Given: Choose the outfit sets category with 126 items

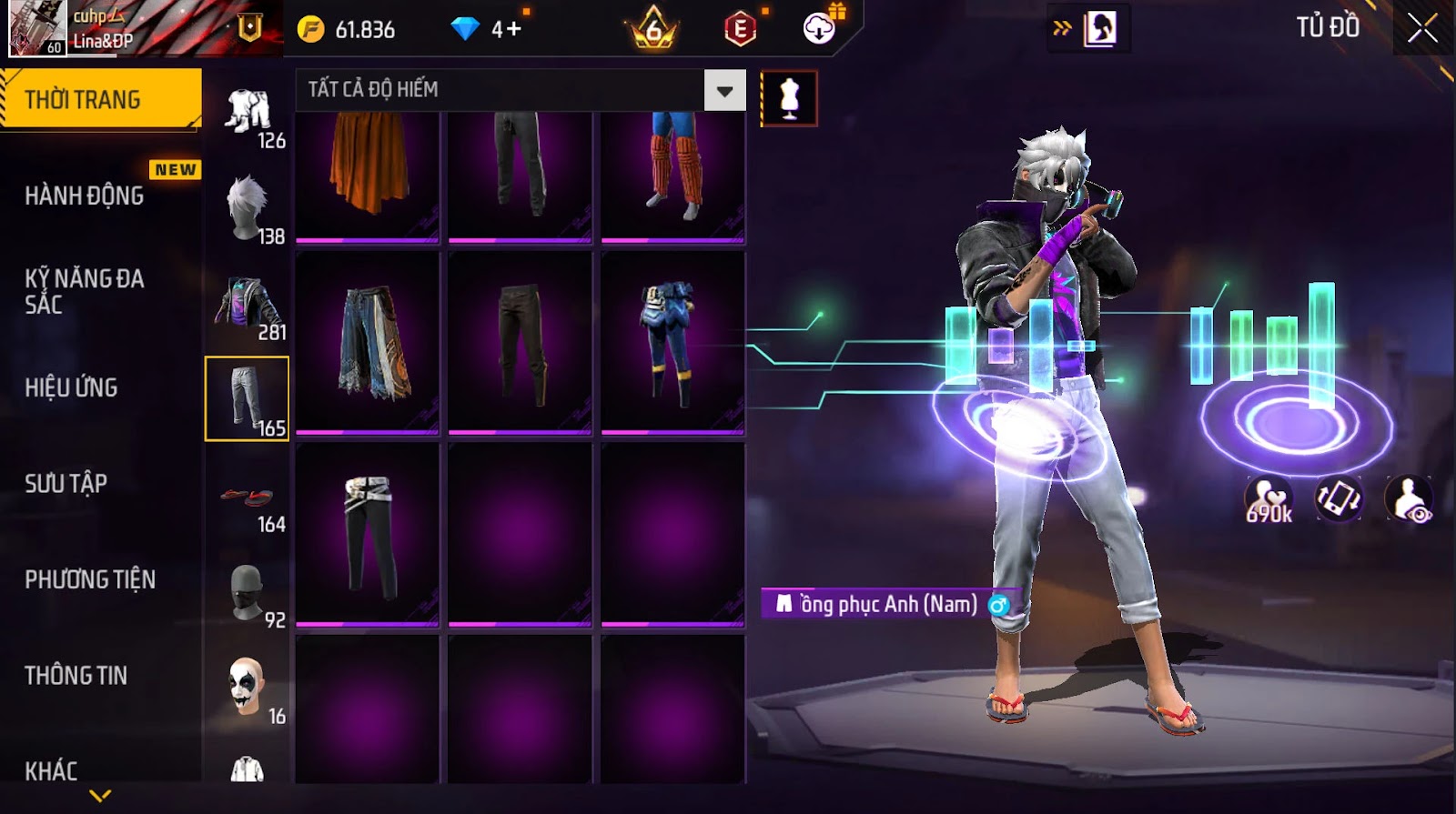Looking at the screenshot, I should pos(248,116).
